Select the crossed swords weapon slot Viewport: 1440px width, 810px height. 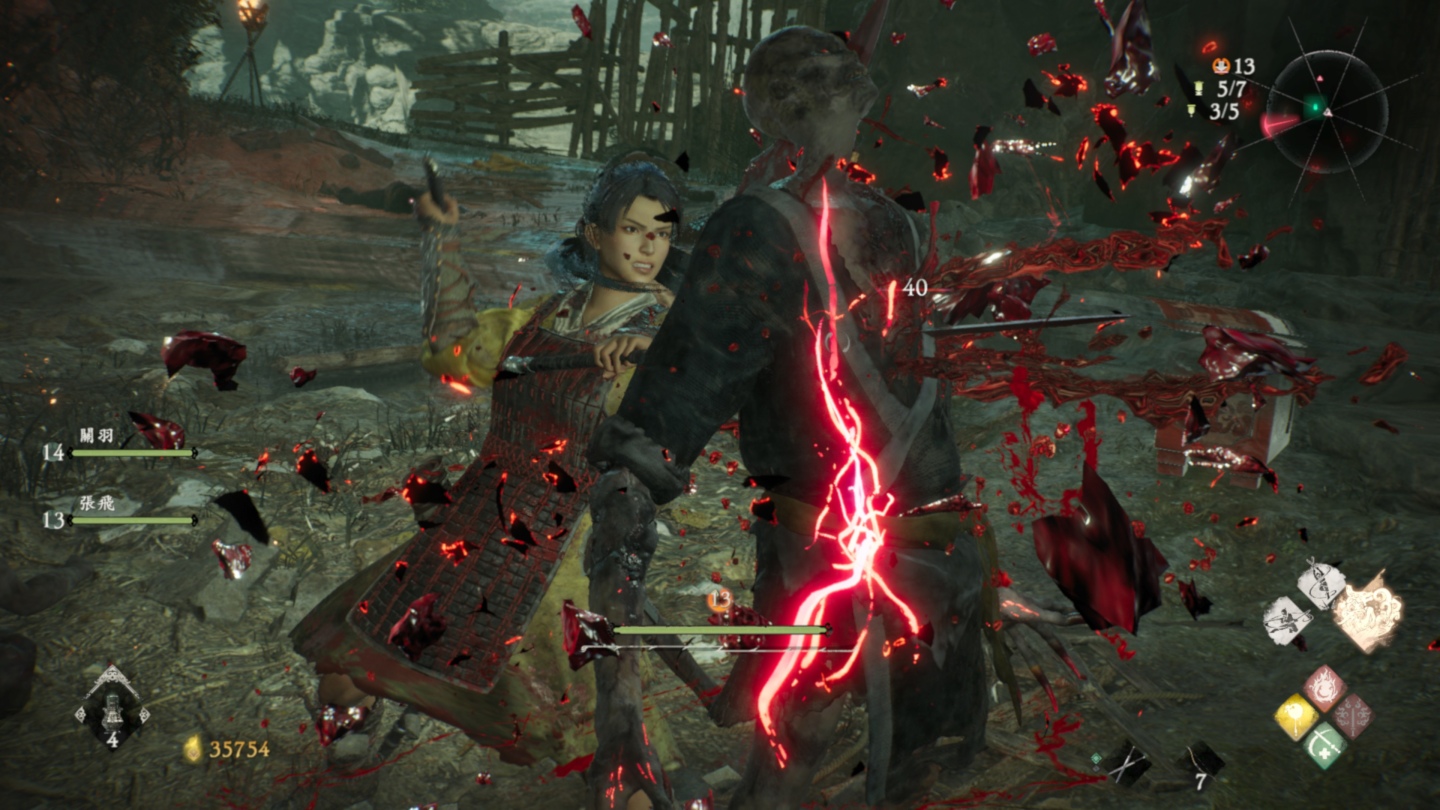tap(1128, 761)
